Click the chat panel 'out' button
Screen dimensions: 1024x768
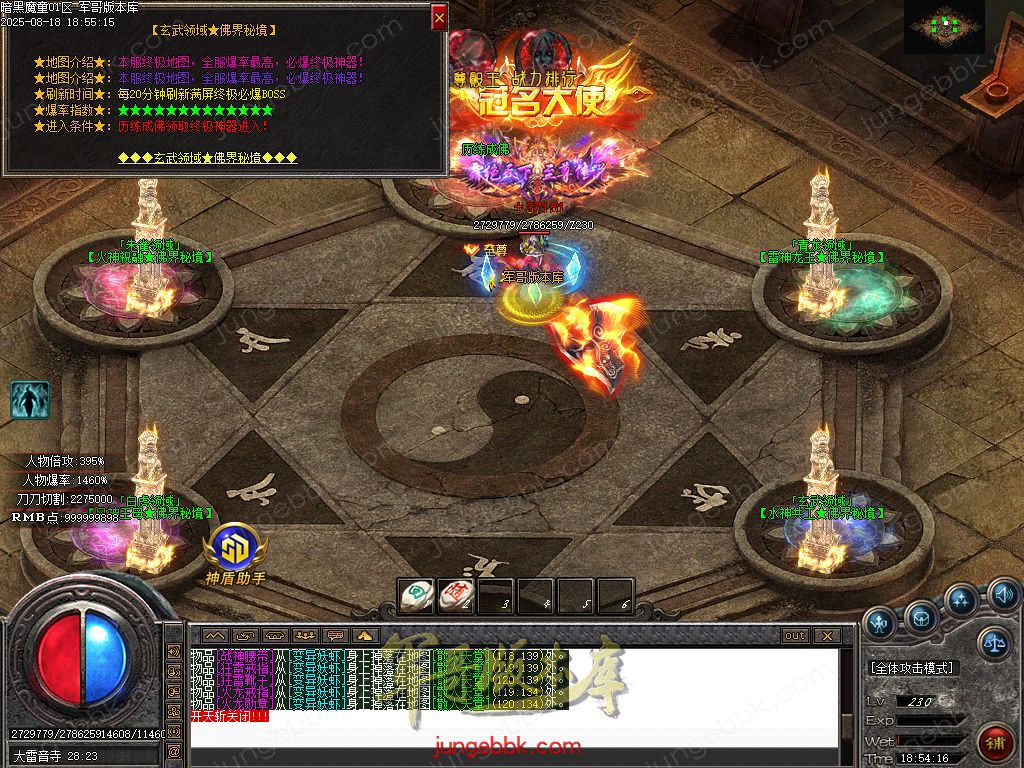pos(795,636)
